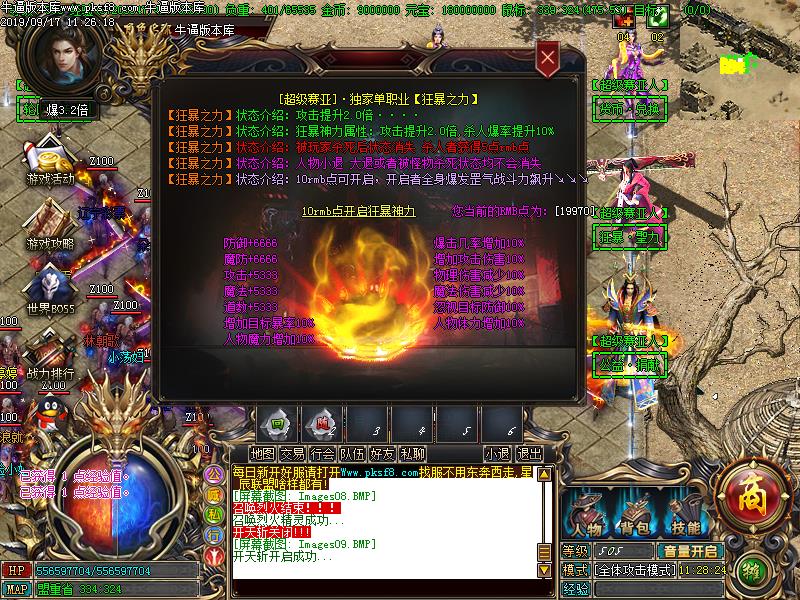Activate the 10rmb点开启狂暴神力 link
800x600 pixels.
tap(358, 212)
